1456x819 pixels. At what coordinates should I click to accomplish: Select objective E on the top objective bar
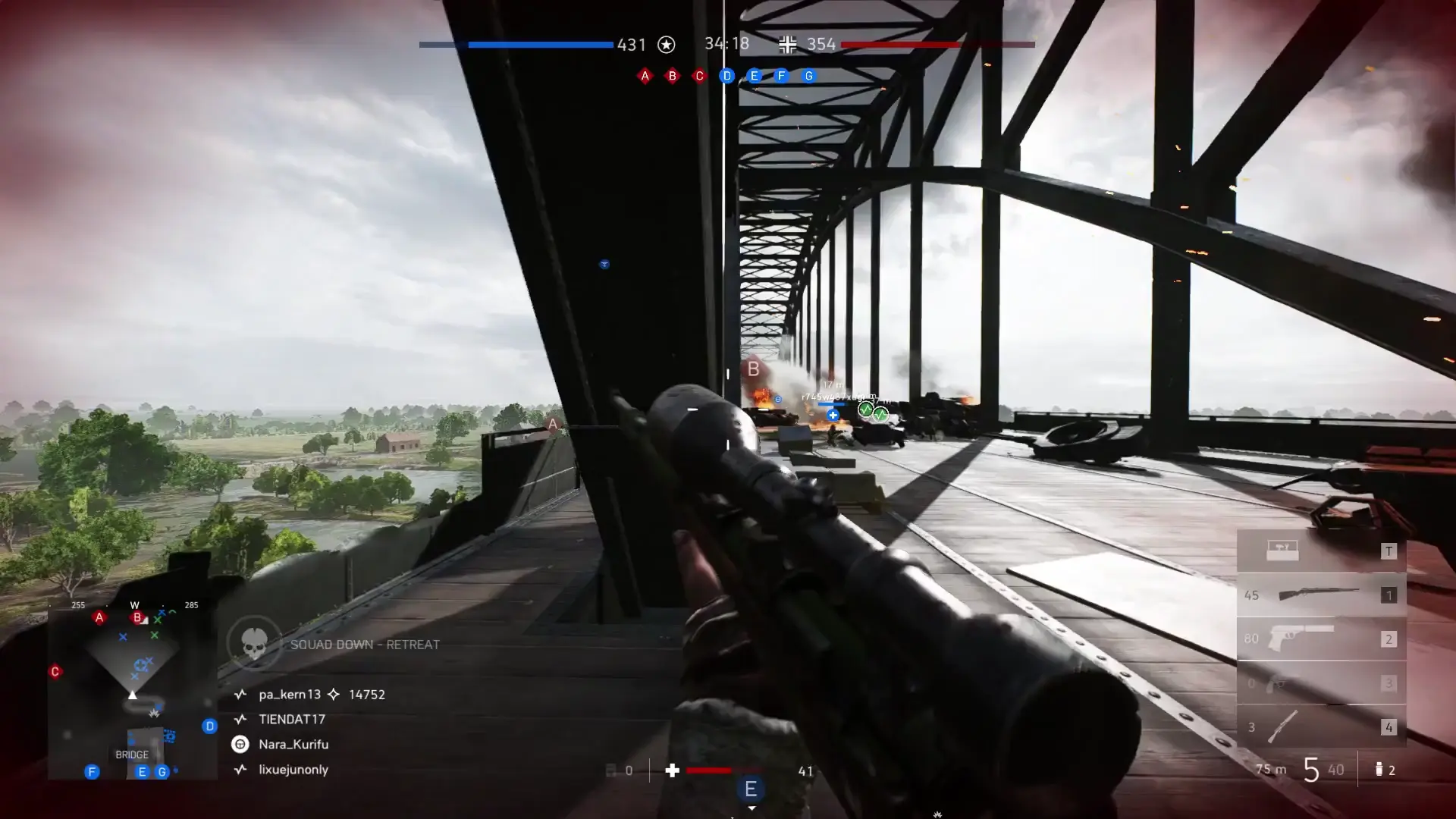click(x=753, y=76)
